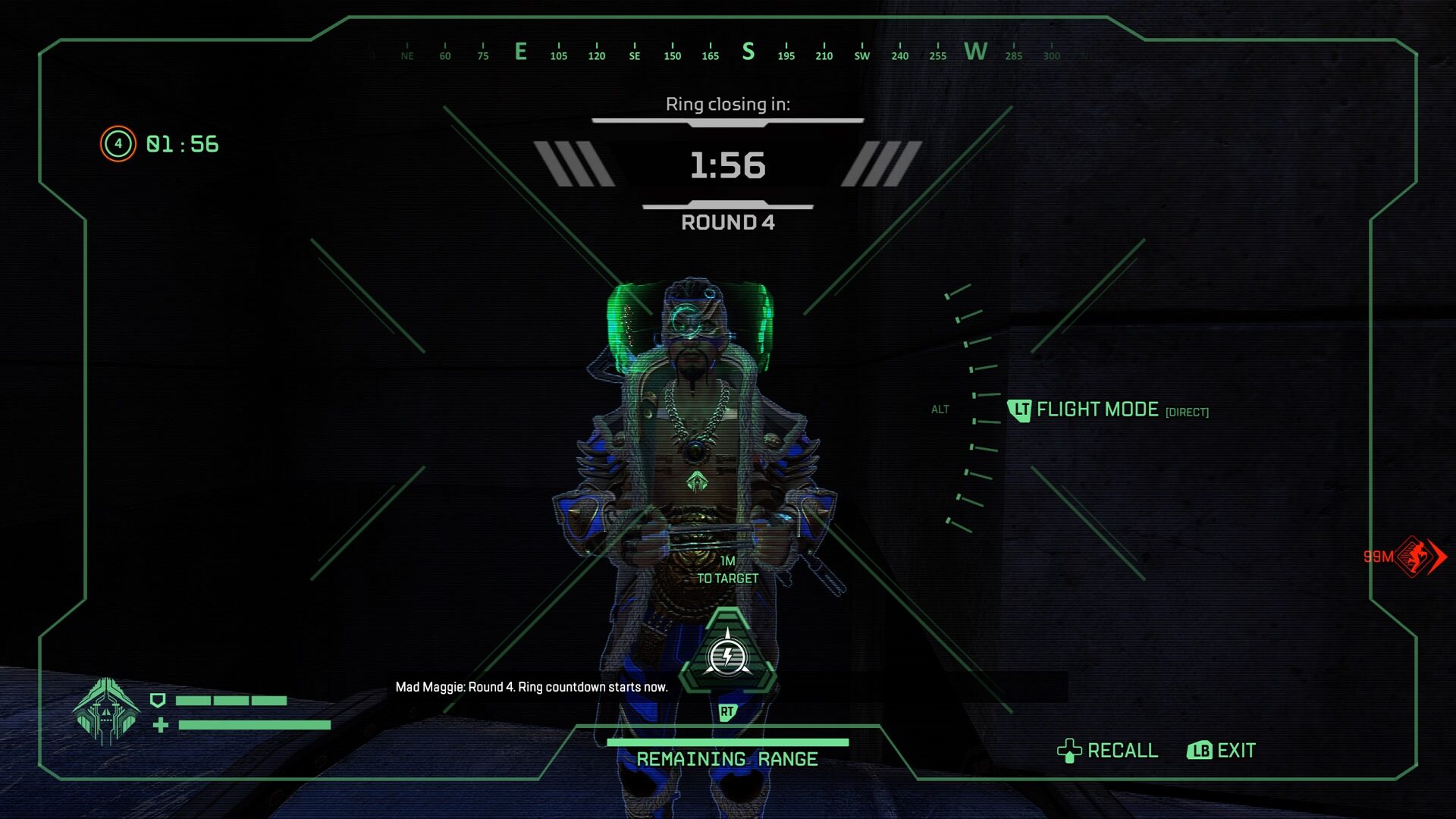Click the d-pad icon next to RECALL
Image resolution: width=1456 pixels, height=819 pixels.
1070,751
